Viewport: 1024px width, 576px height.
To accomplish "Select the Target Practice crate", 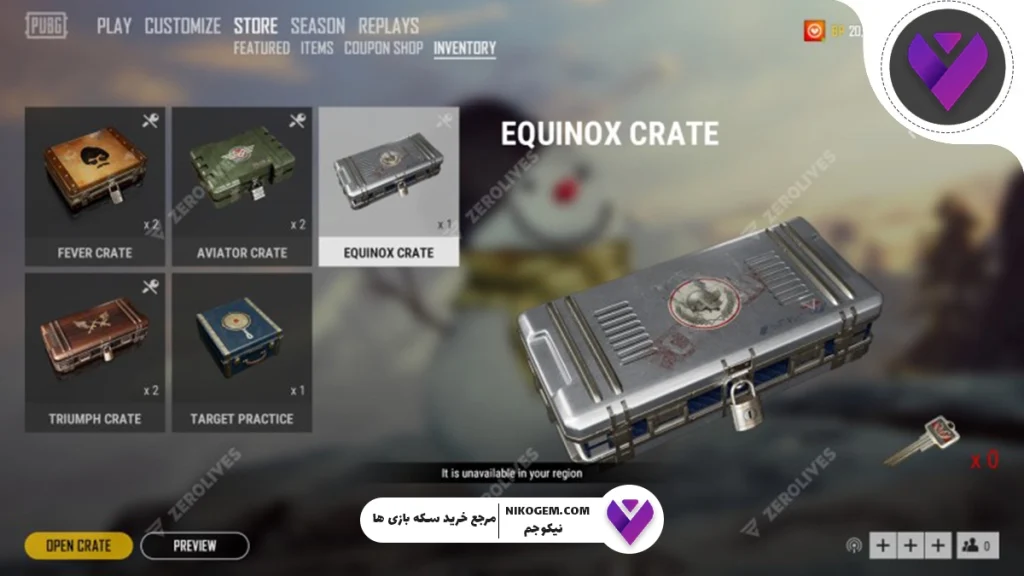I will coord(242,352).
